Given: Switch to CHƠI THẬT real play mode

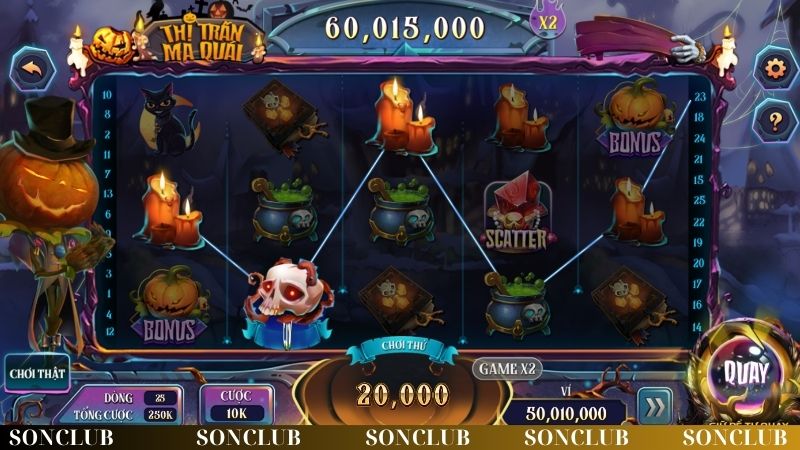Looking at the screenshot, I should (x=35, y=374).
